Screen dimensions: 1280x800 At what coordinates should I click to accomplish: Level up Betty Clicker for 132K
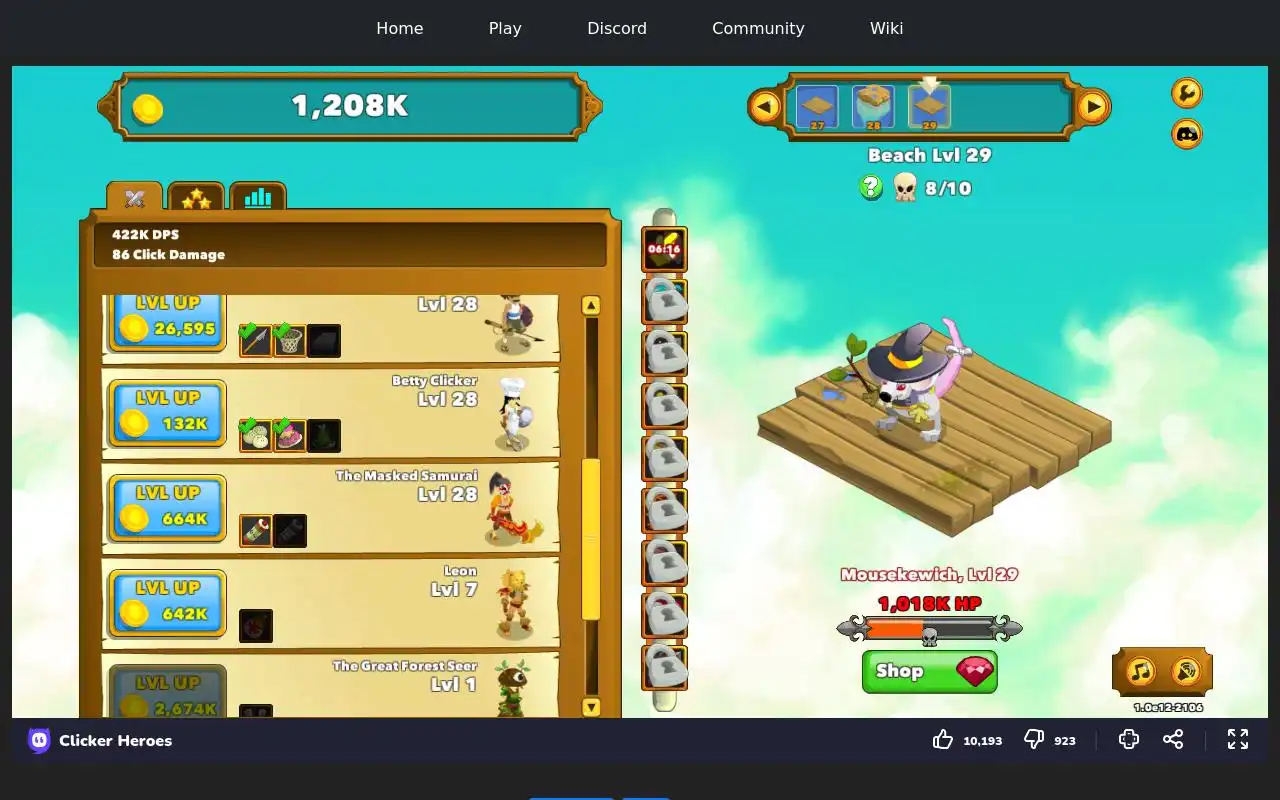167,412
